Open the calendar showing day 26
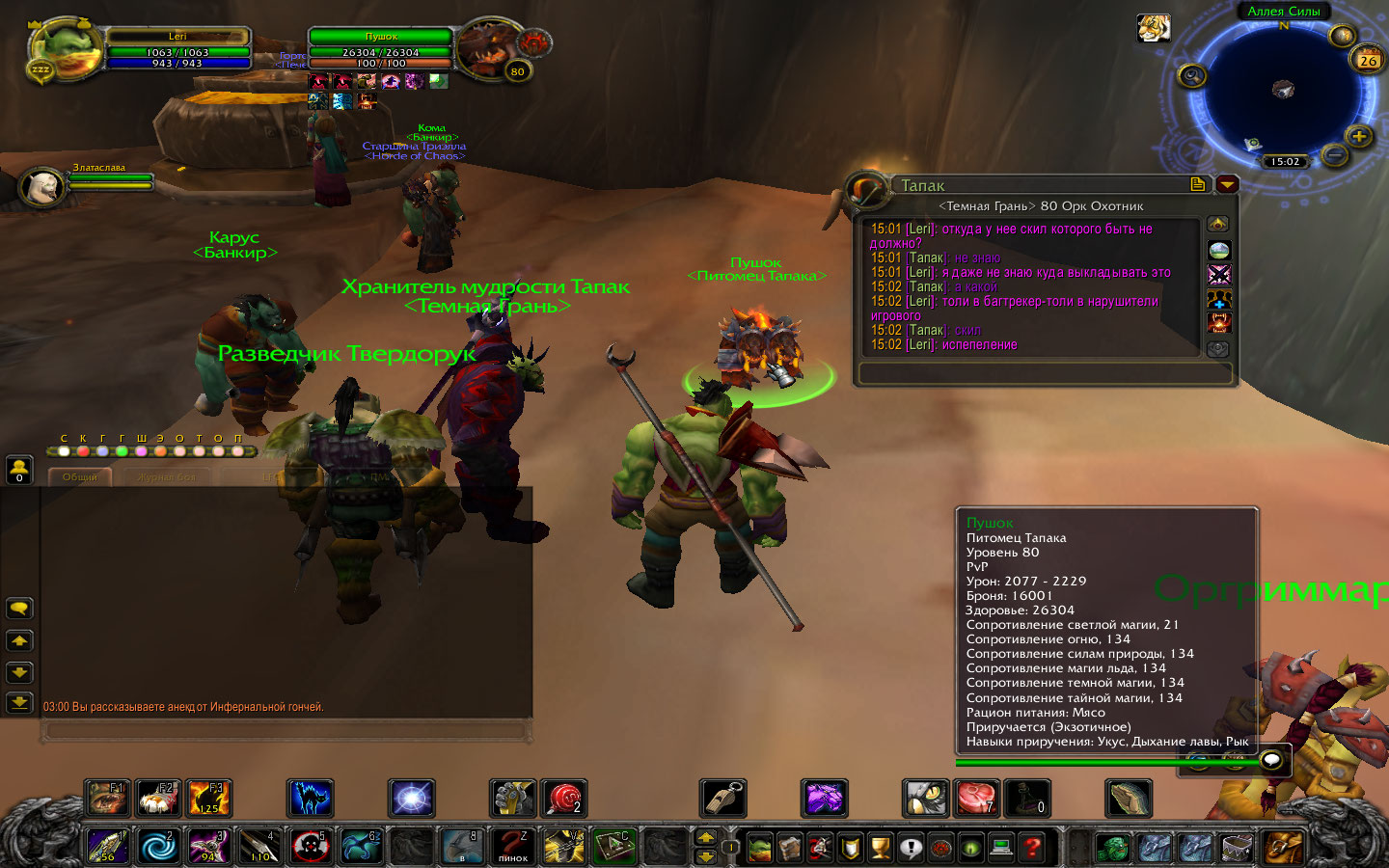The image size is (1389, 868). point(1368,59)
